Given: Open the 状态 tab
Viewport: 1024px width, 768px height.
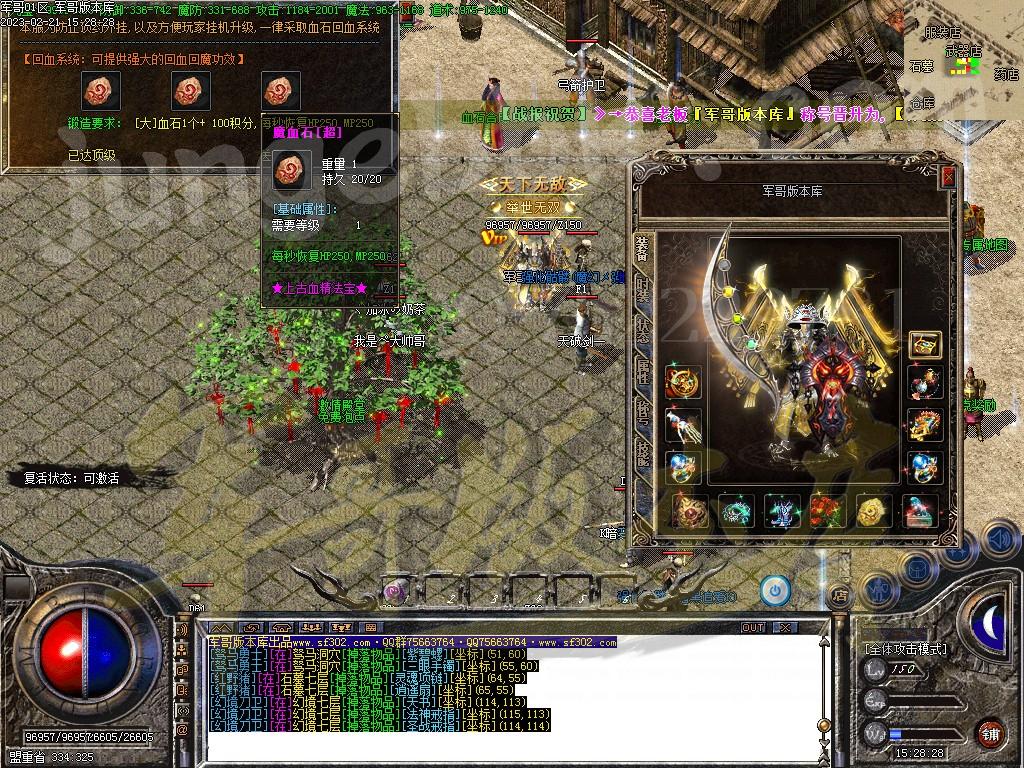Looking at the screenshot, I should pos(642,329).
